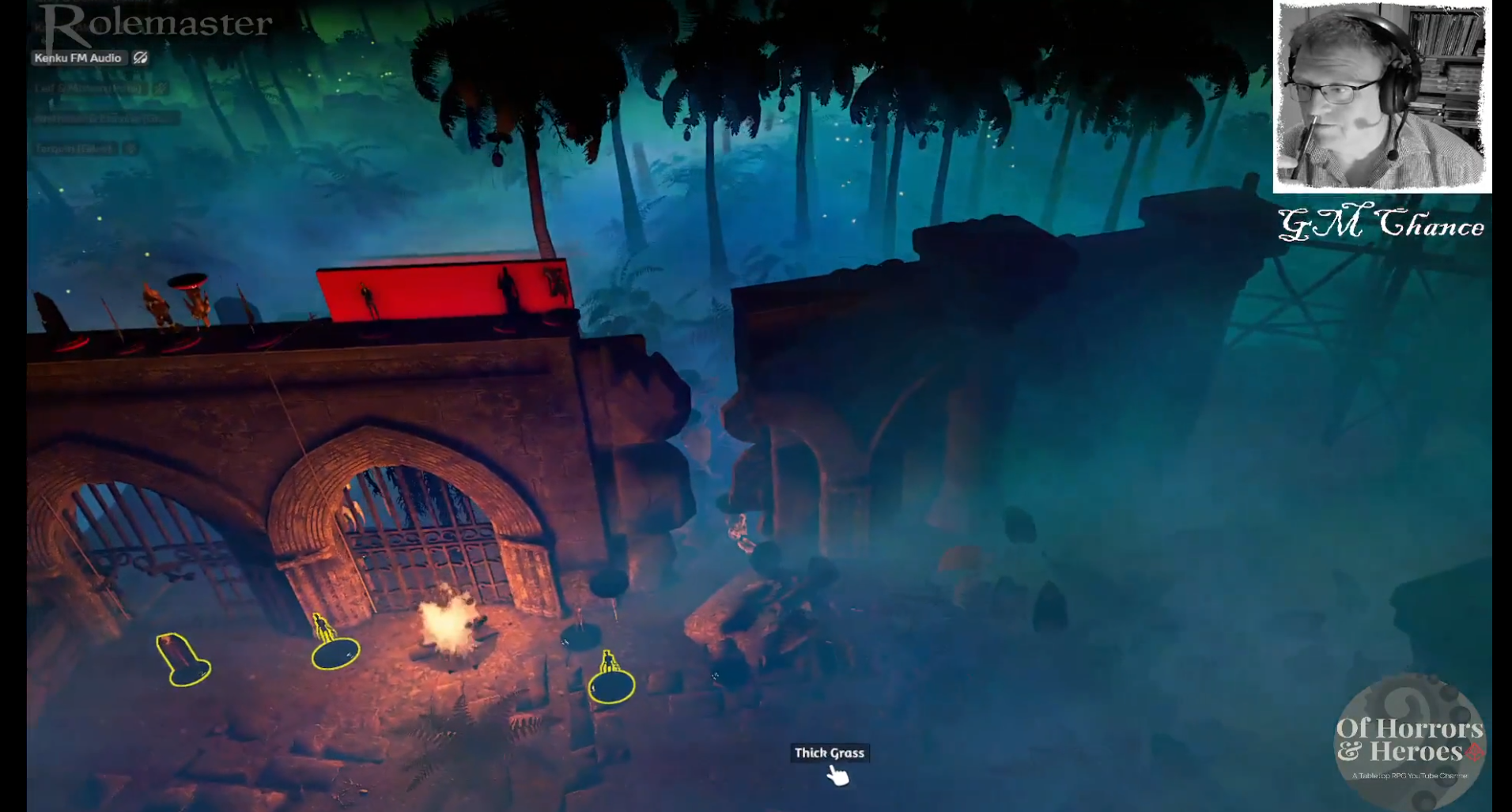Toggle the muted audio icon beside Kenku FM
The width and height of the screenshot is (1512, 812).
141,58
